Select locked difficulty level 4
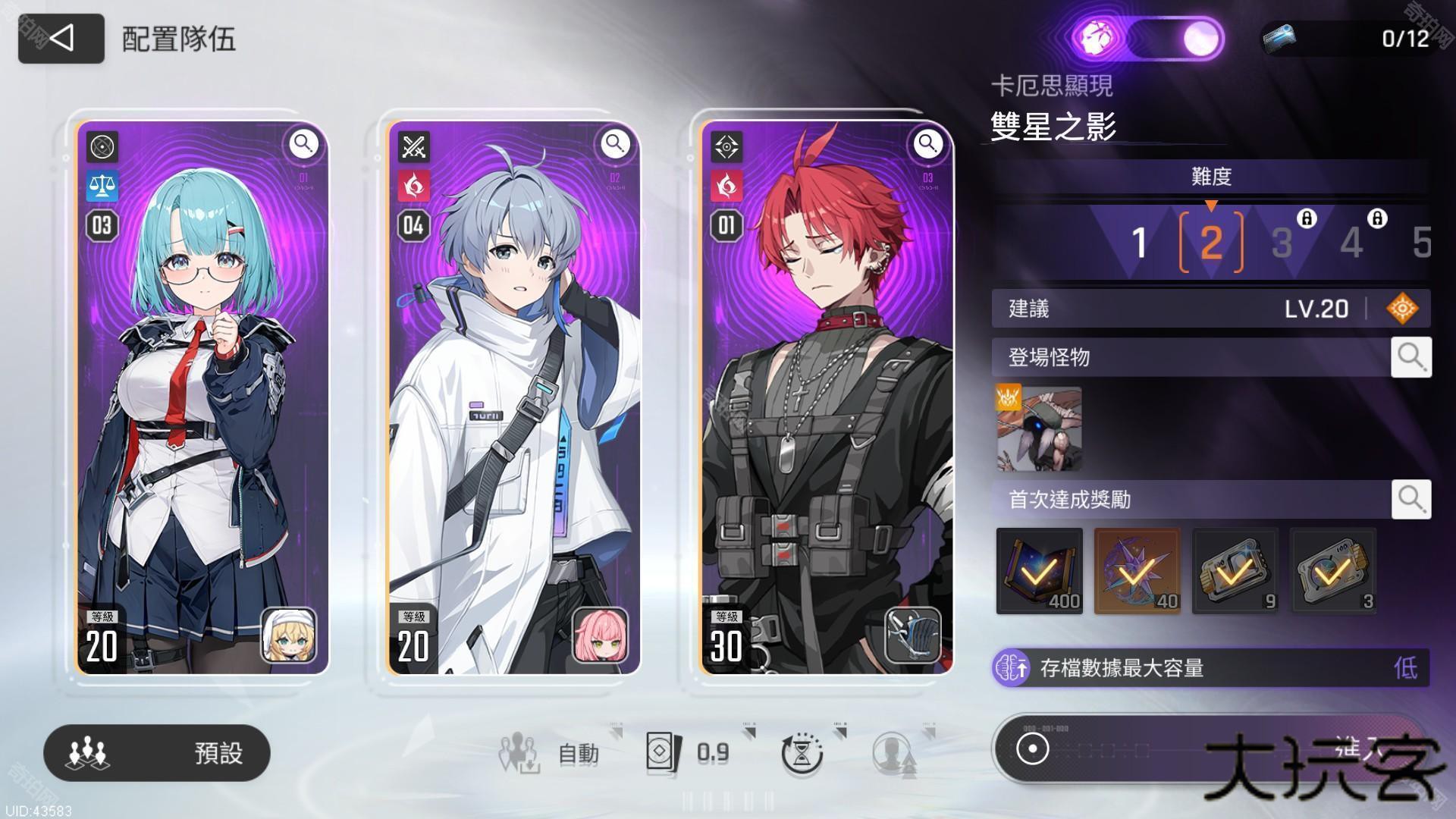The width and height of the screenshot is (1456, 819). (x=1352, y=243)
